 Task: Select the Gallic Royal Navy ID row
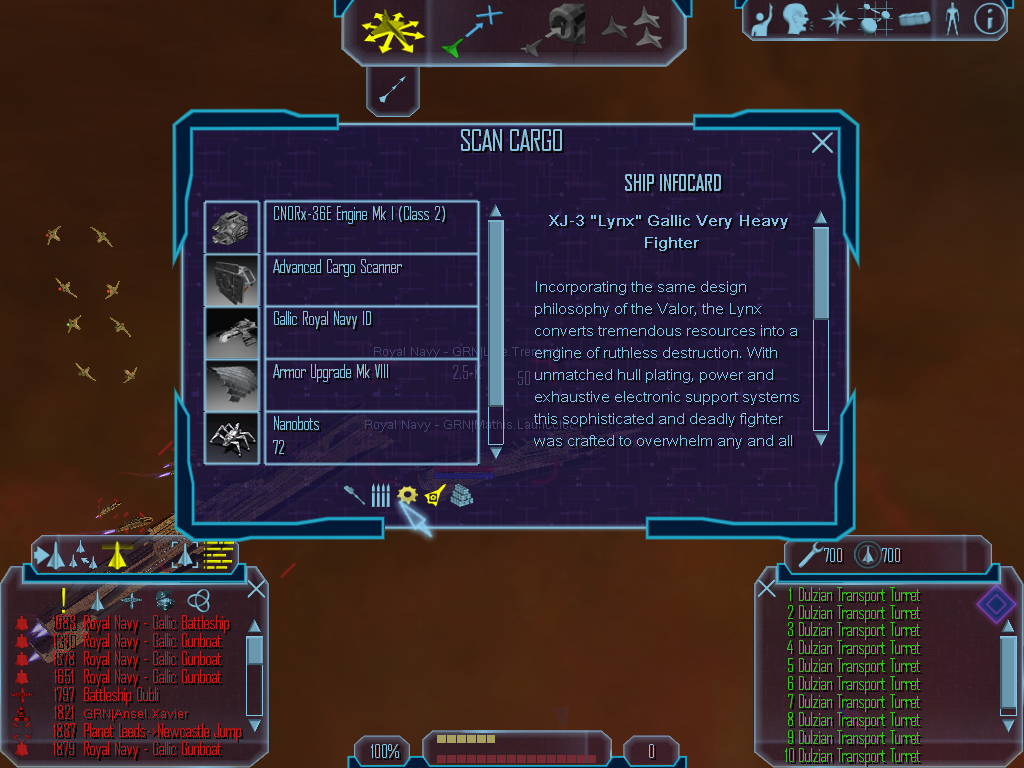[371, 331]
